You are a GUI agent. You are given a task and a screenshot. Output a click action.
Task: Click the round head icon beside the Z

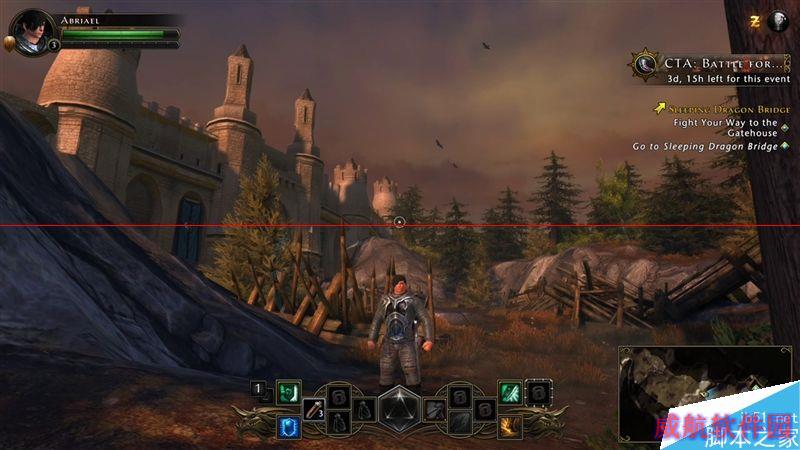[x=779, y=20]
